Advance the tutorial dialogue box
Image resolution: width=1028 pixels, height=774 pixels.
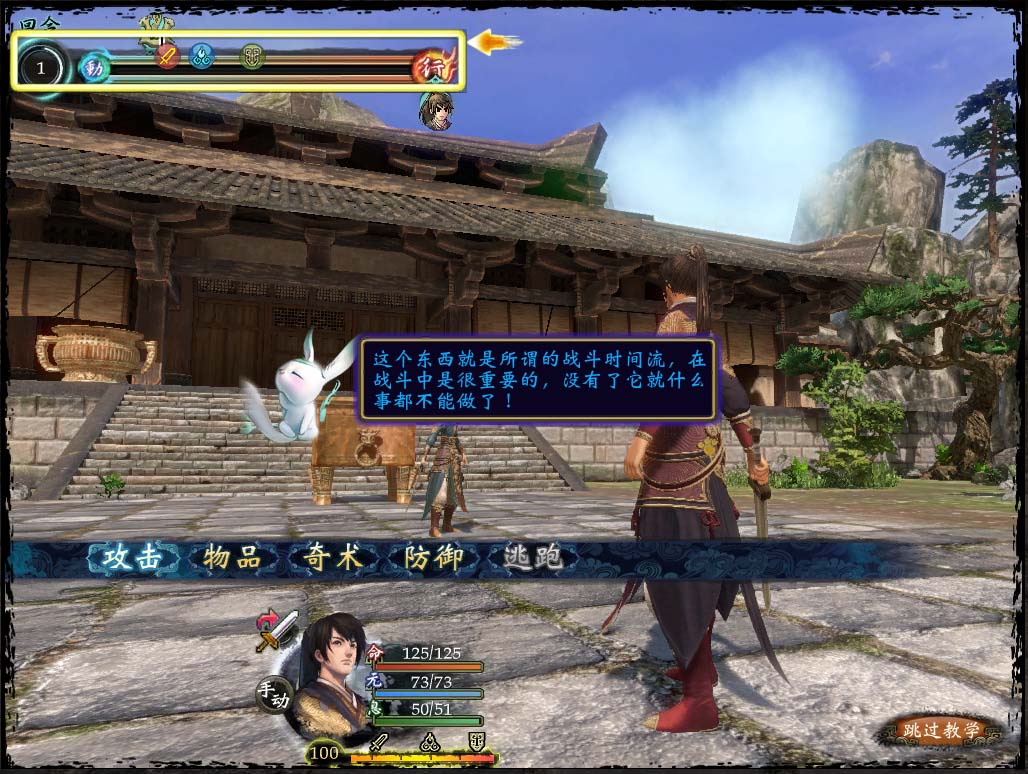coord(537,379)
